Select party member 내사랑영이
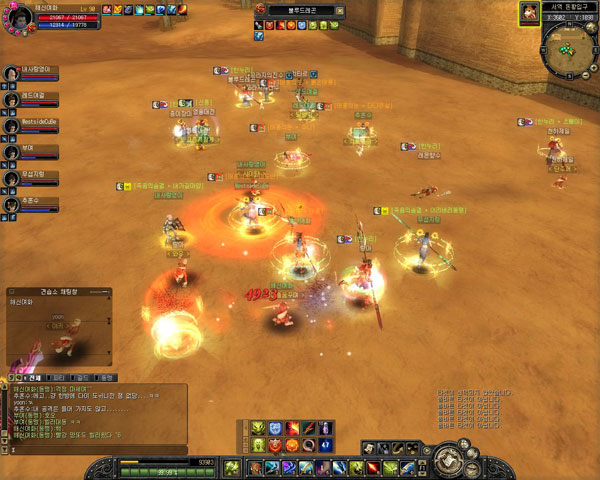This screenshot has width=600, height=480. [12, 74]
